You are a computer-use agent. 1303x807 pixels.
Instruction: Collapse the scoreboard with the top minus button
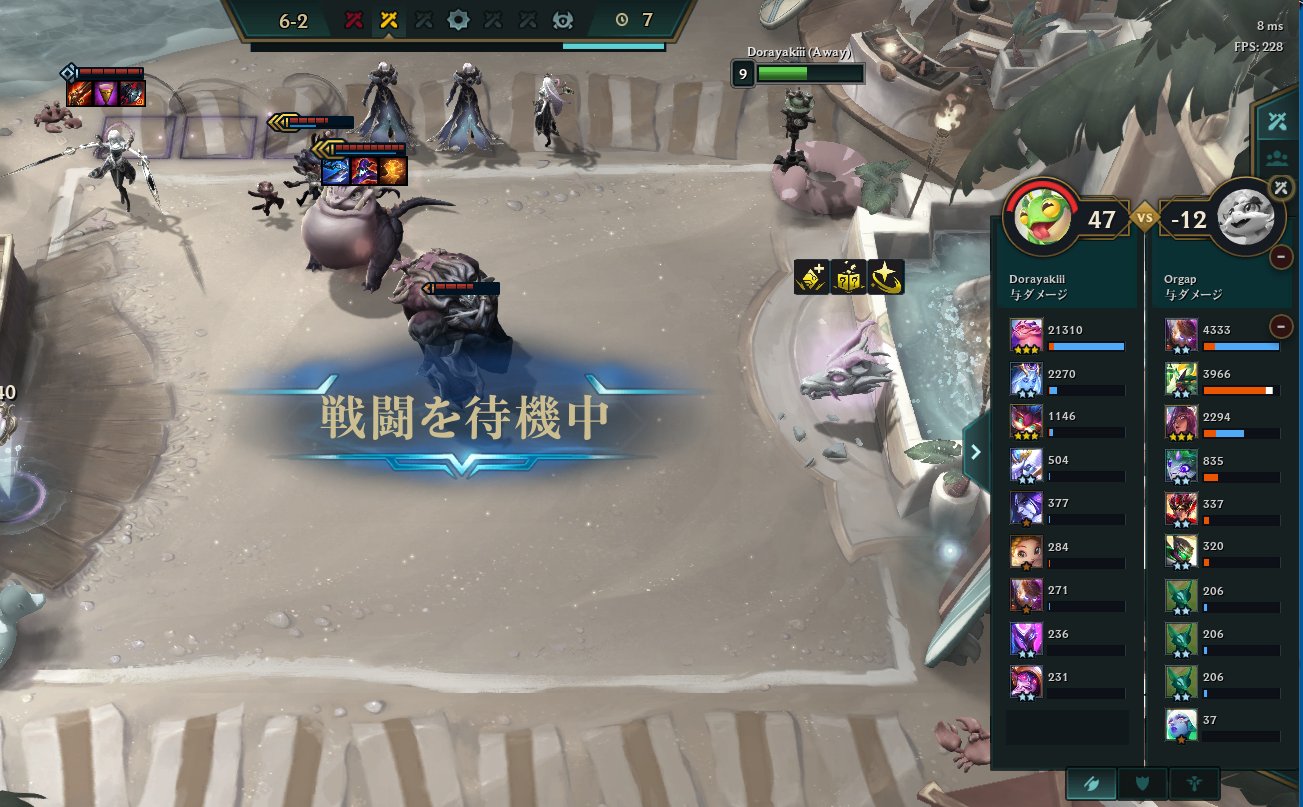point(1280,256)
